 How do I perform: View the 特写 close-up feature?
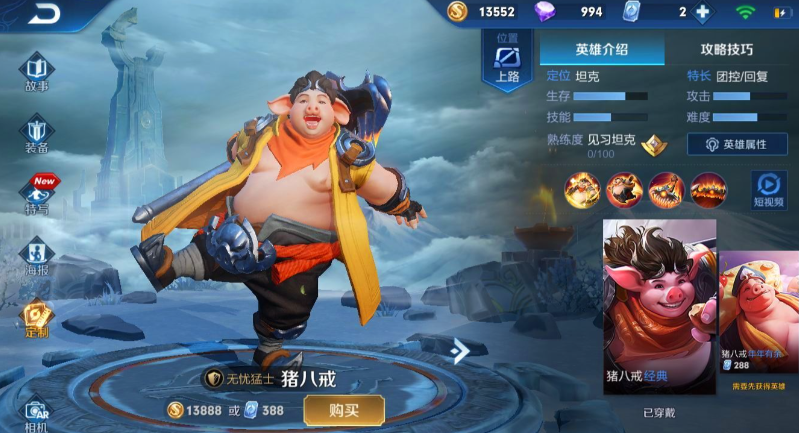pyautogui.click(x=37, y=196)
